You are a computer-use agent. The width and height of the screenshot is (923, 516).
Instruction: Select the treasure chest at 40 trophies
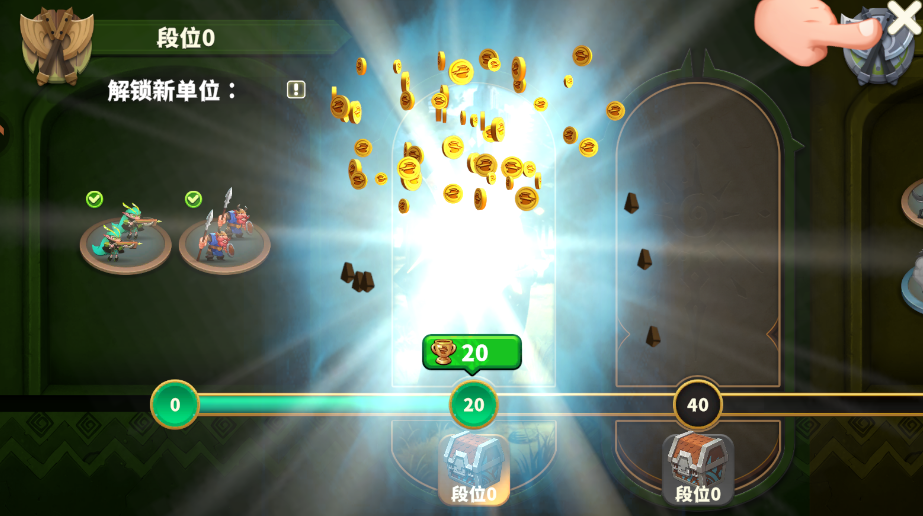click(x=698, y=464)
